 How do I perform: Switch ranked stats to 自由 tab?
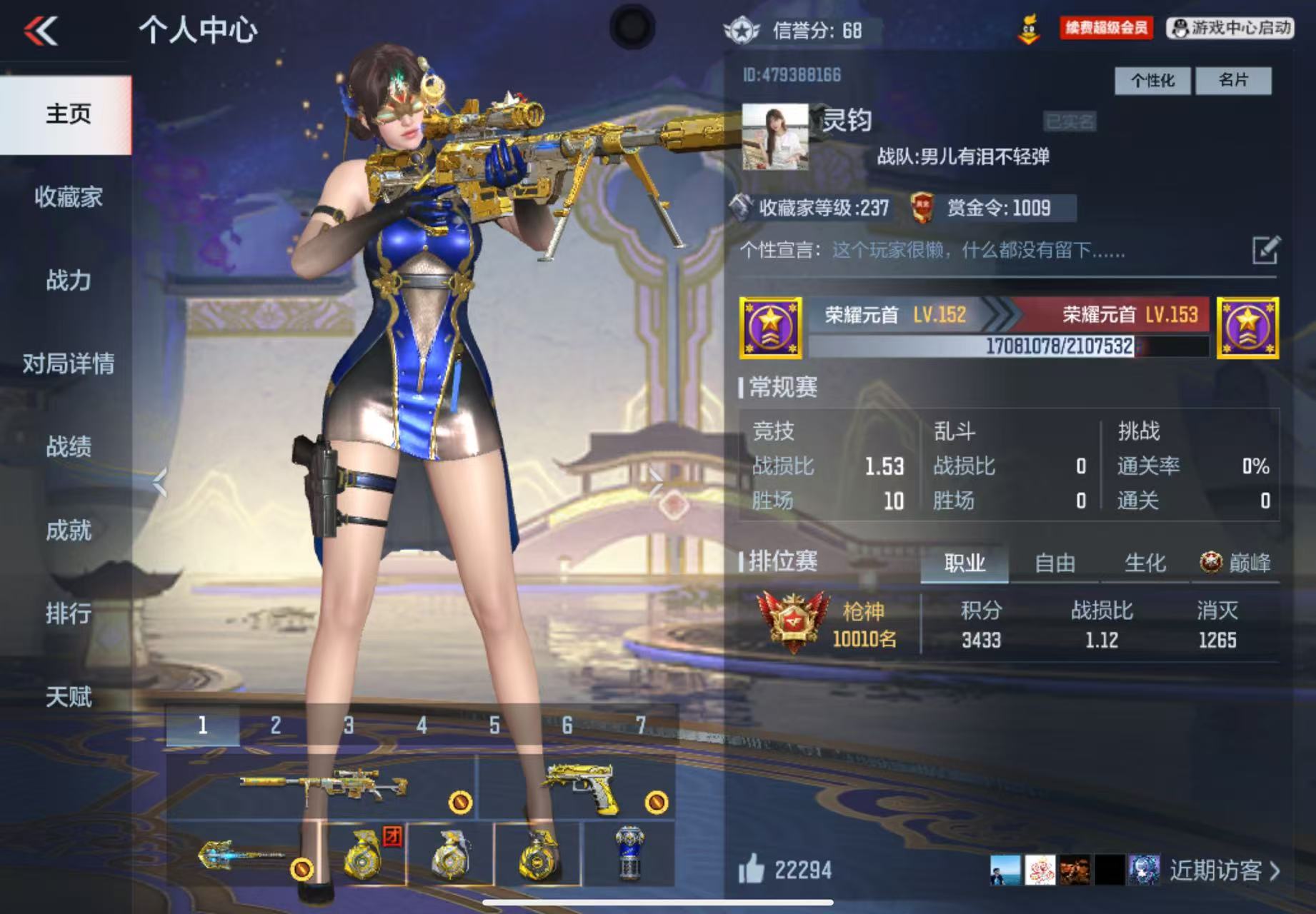click(1055, 563)
